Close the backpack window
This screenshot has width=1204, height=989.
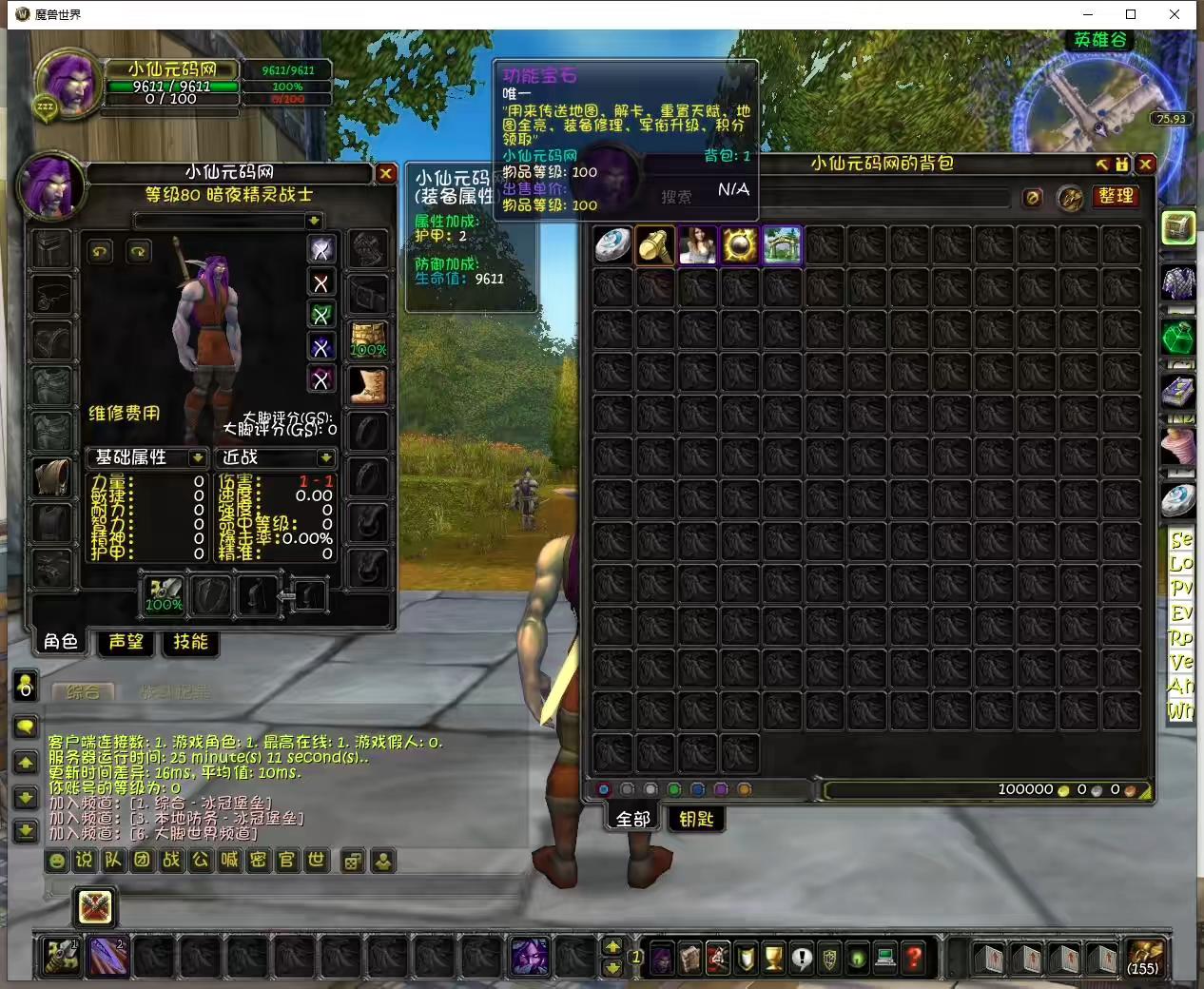(x=1145, y=165)
